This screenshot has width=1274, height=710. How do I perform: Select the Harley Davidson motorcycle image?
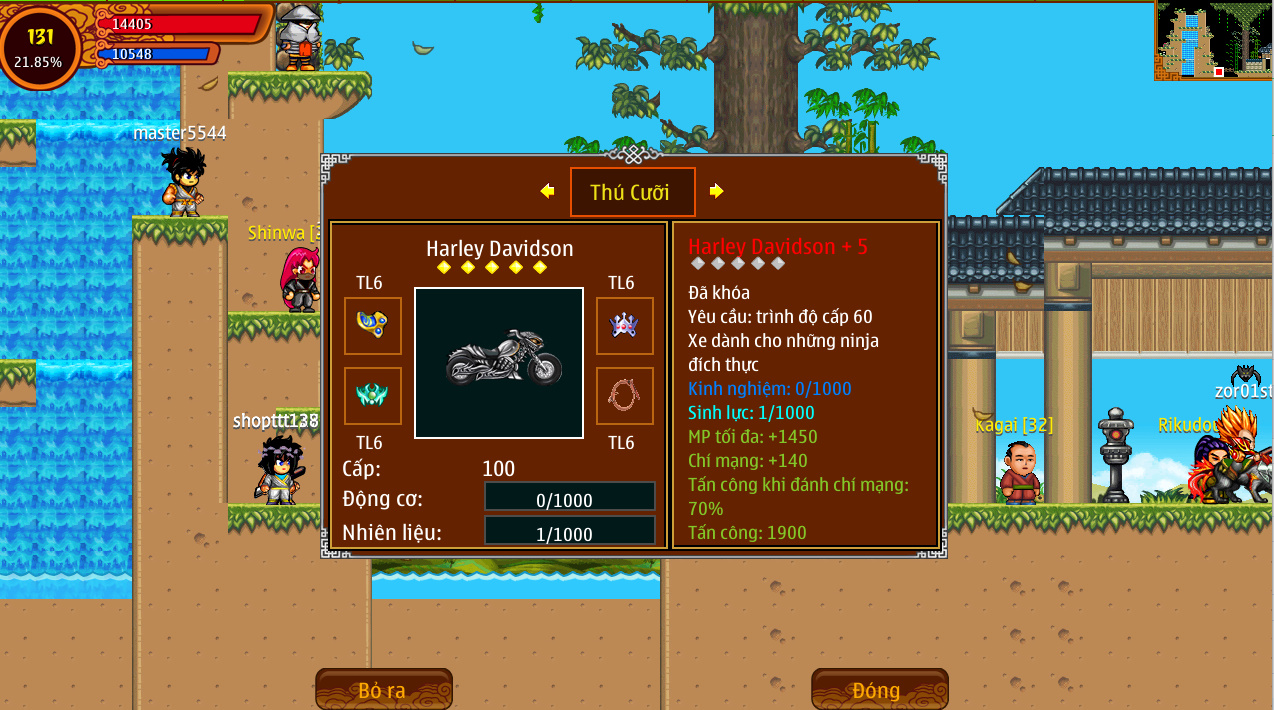499,363
